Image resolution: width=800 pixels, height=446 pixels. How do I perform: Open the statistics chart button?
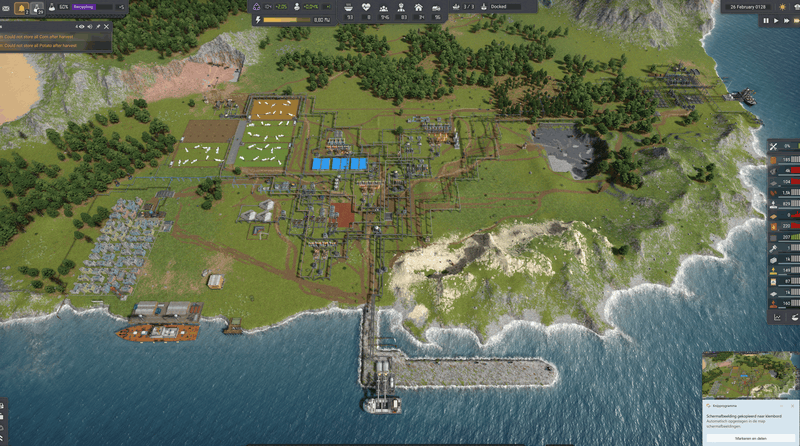tap(777, 317)
